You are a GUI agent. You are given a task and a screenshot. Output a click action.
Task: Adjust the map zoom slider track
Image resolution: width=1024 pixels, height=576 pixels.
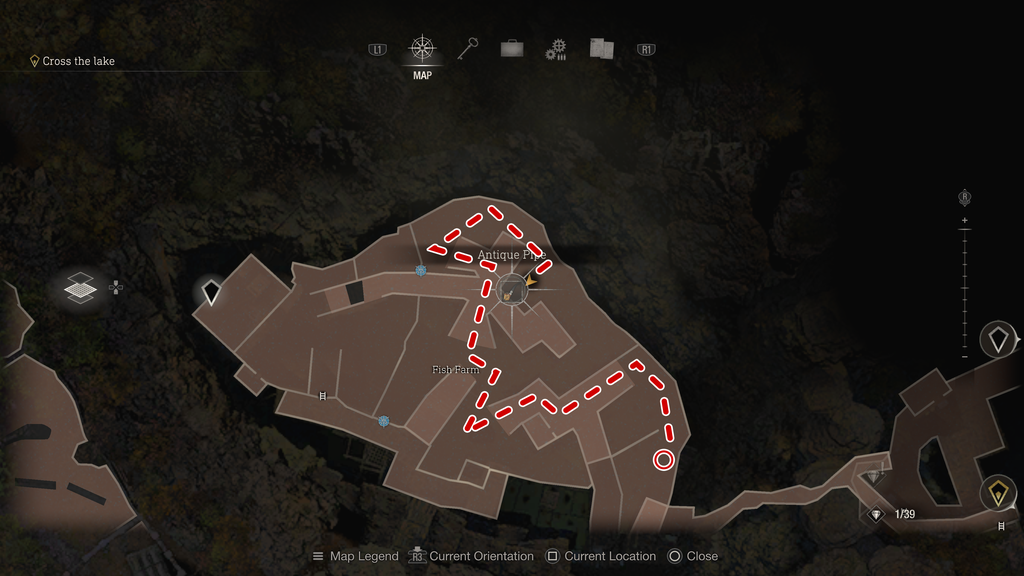pos(965,288)
